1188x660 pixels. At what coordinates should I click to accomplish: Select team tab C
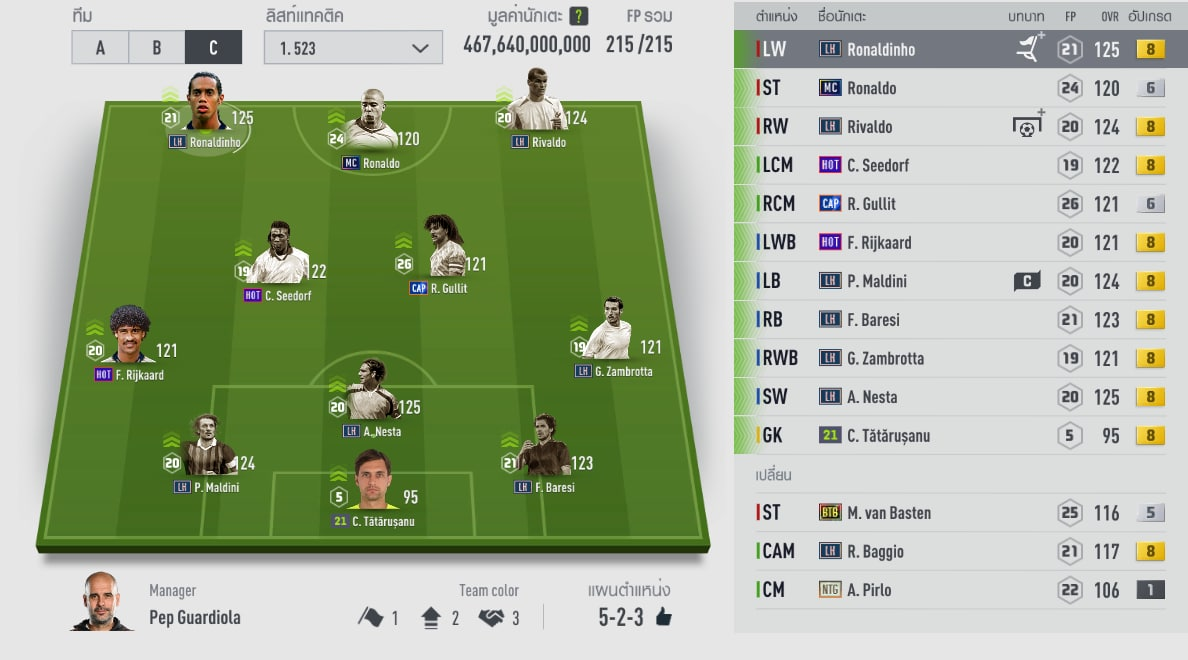[213, 47]
